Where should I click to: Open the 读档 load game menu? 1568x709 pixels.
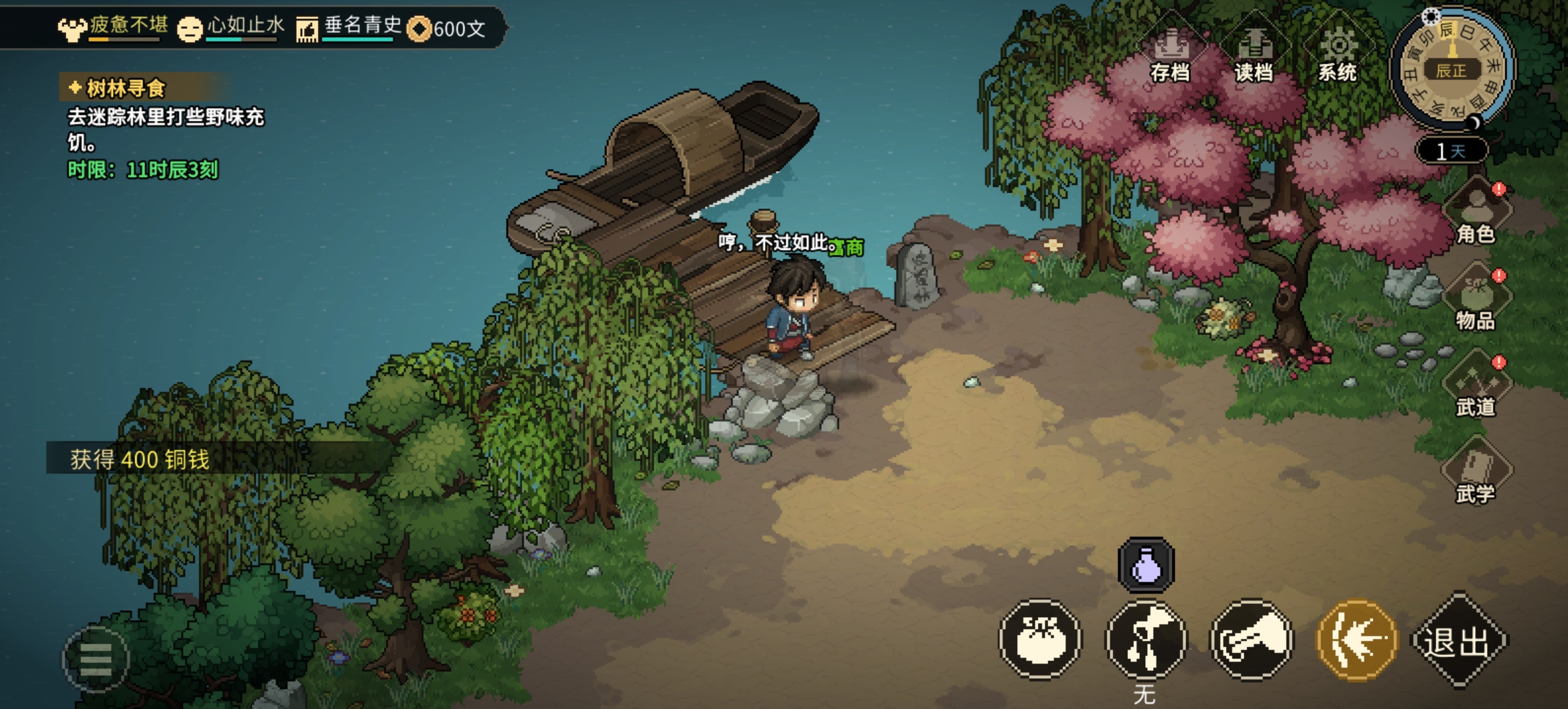click(1253, 55)
